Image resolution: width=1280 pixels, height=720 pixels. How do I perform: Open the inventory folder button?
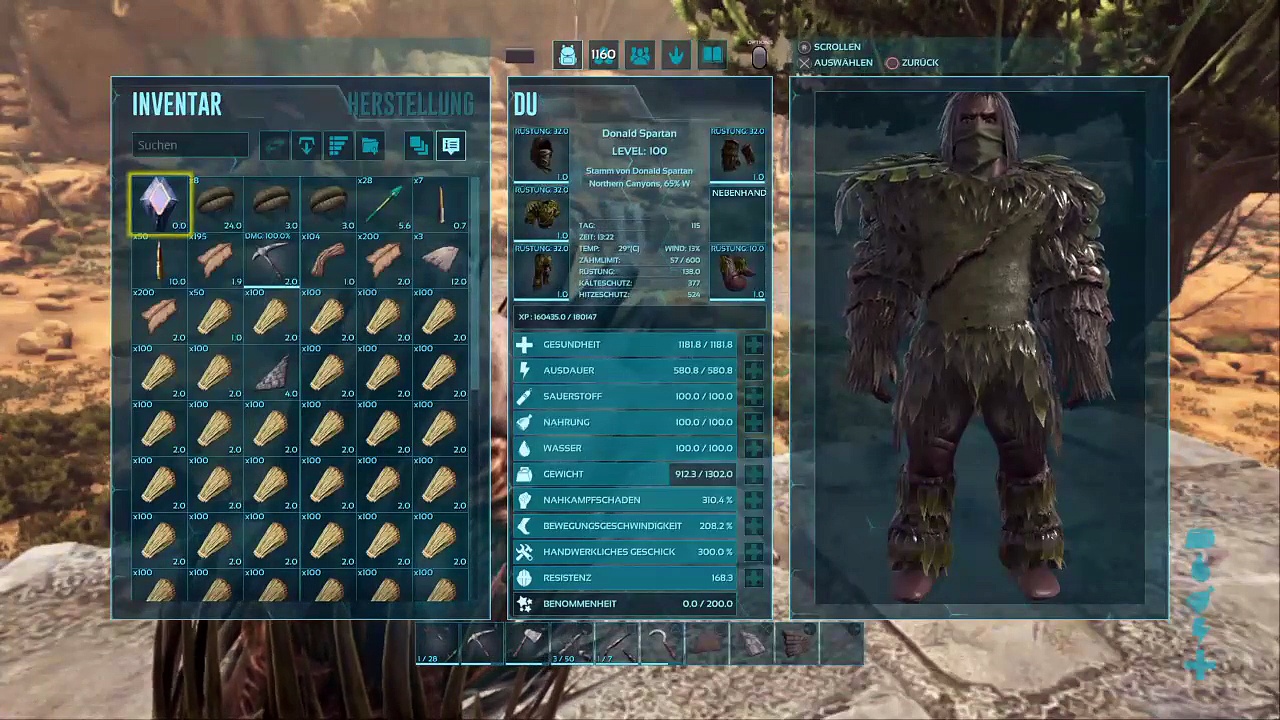[x=370, y=146]
